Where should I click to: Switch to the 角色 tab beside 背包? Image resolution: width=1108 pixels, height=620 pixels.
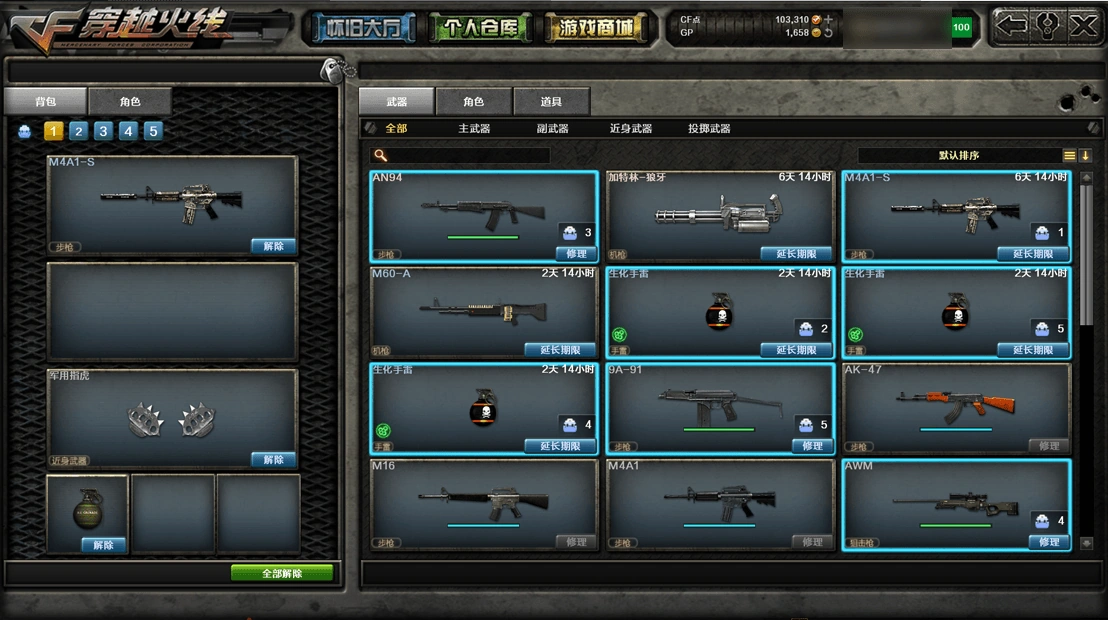point(130,102)
